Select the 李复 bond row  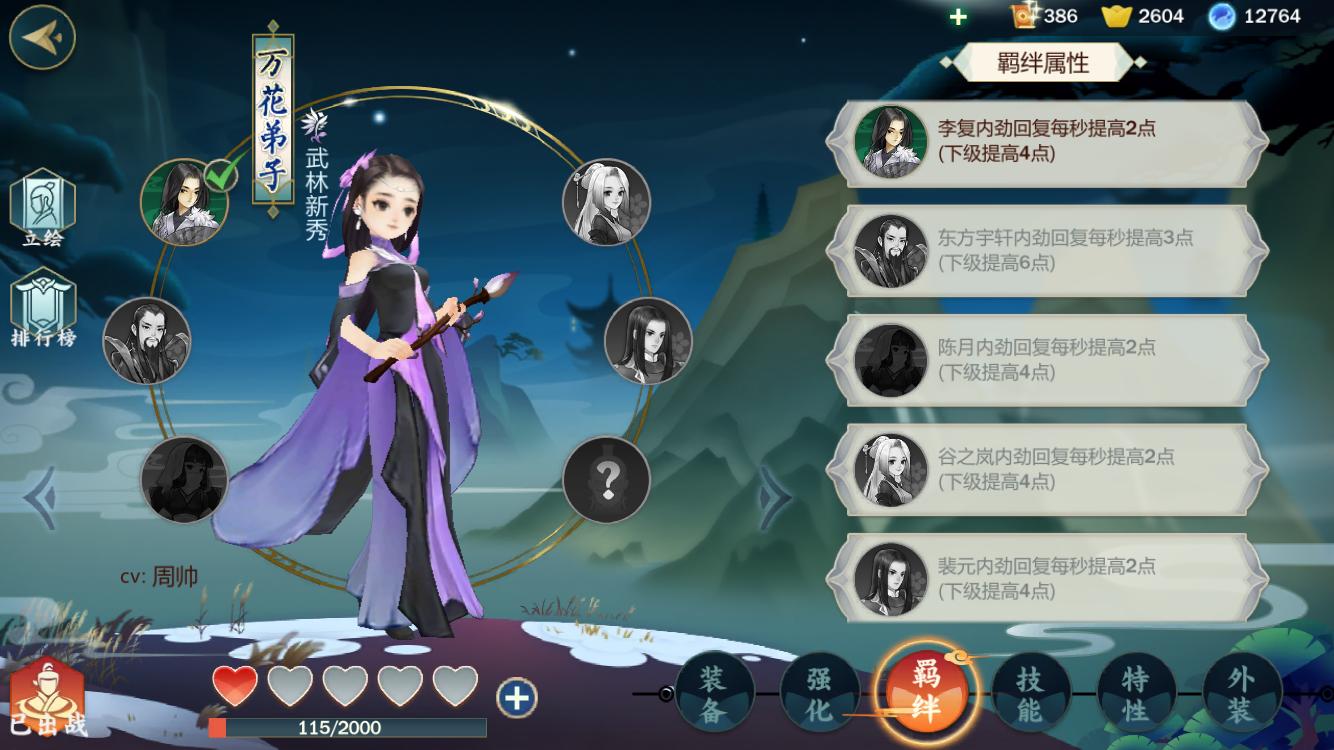(1050, 142)
